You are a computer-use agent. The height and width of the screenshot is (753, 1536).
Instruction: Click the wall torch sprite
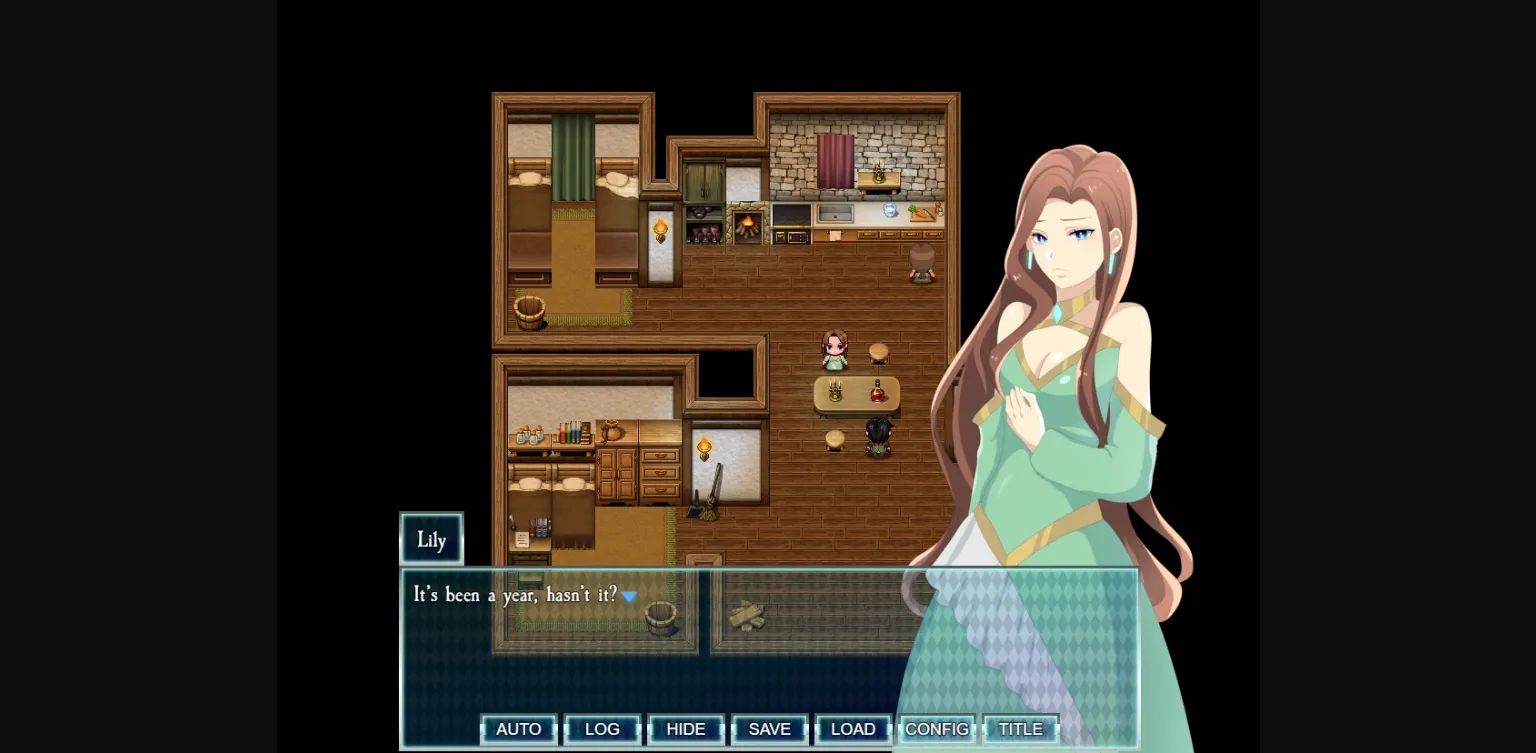pyautogui.click(x=660, y=228)
